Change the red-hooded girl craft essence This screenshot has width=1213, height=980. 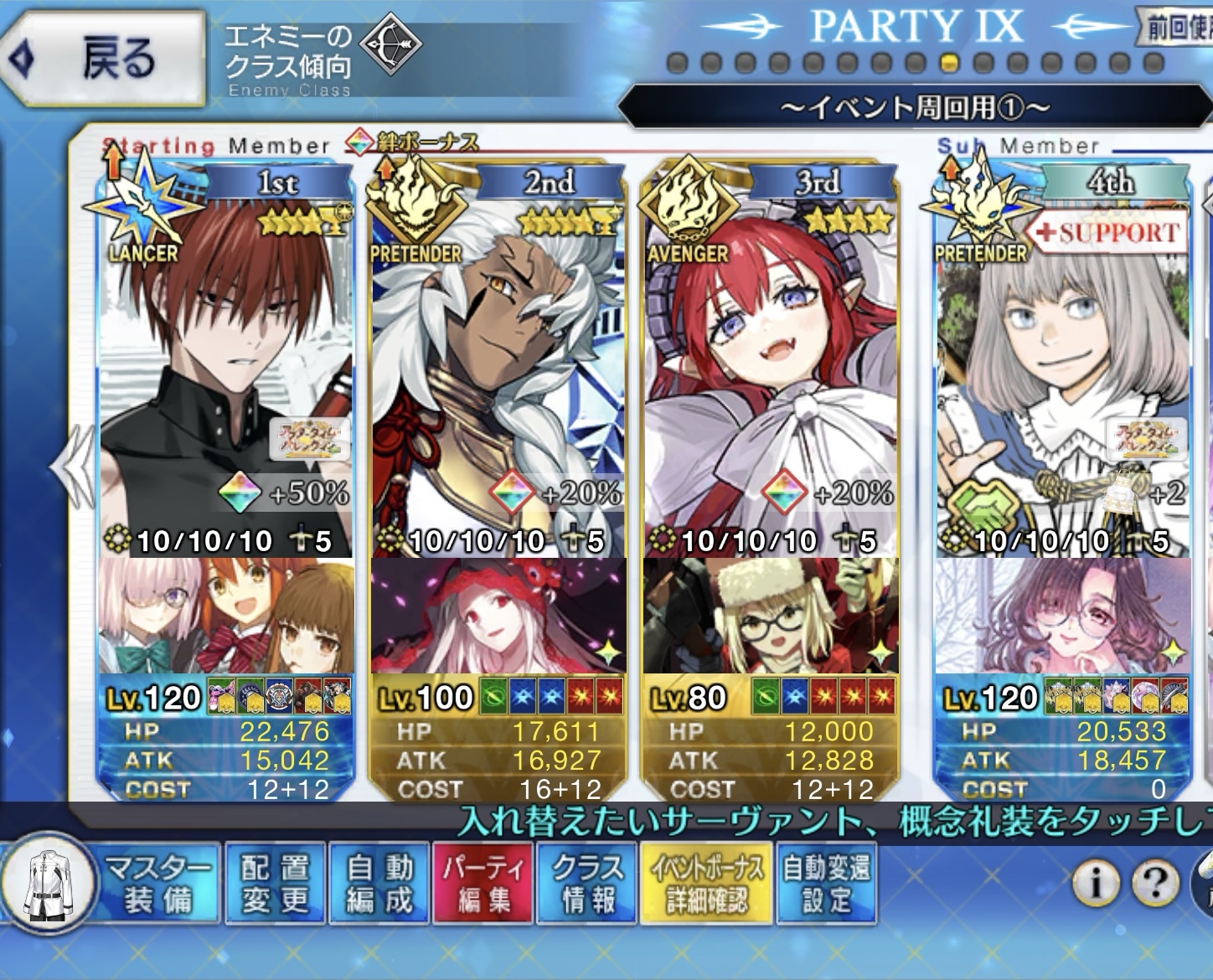pyautogui.click(x=498, y=616)
